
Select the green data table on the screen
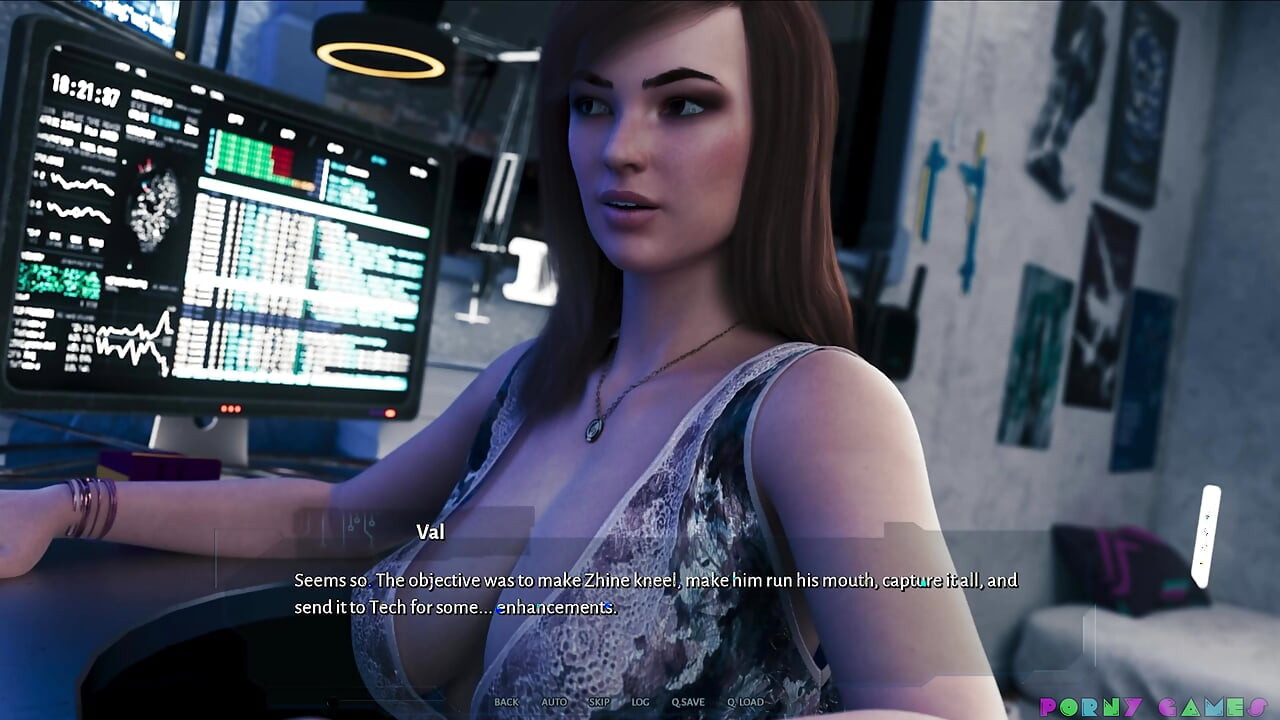(x=244, y=153)
